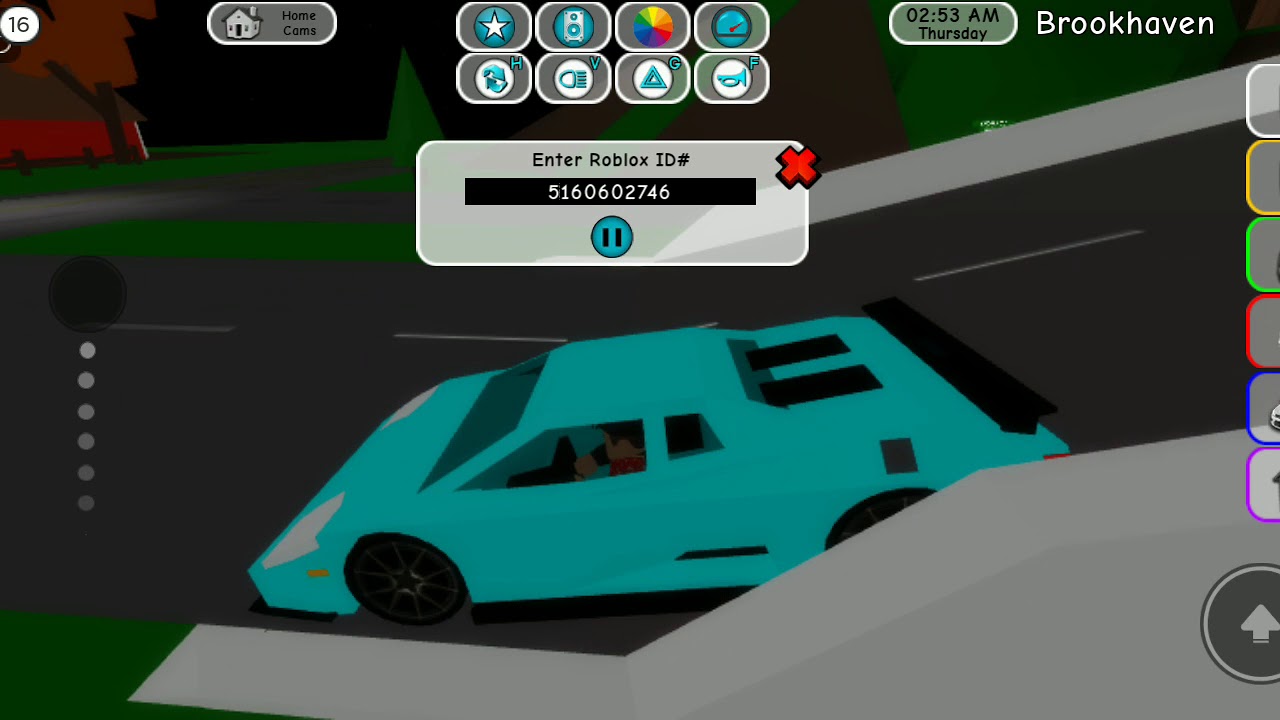Open the speaker music button
The height and width of the screenshot is (720, 1280).
pos(573,27)
